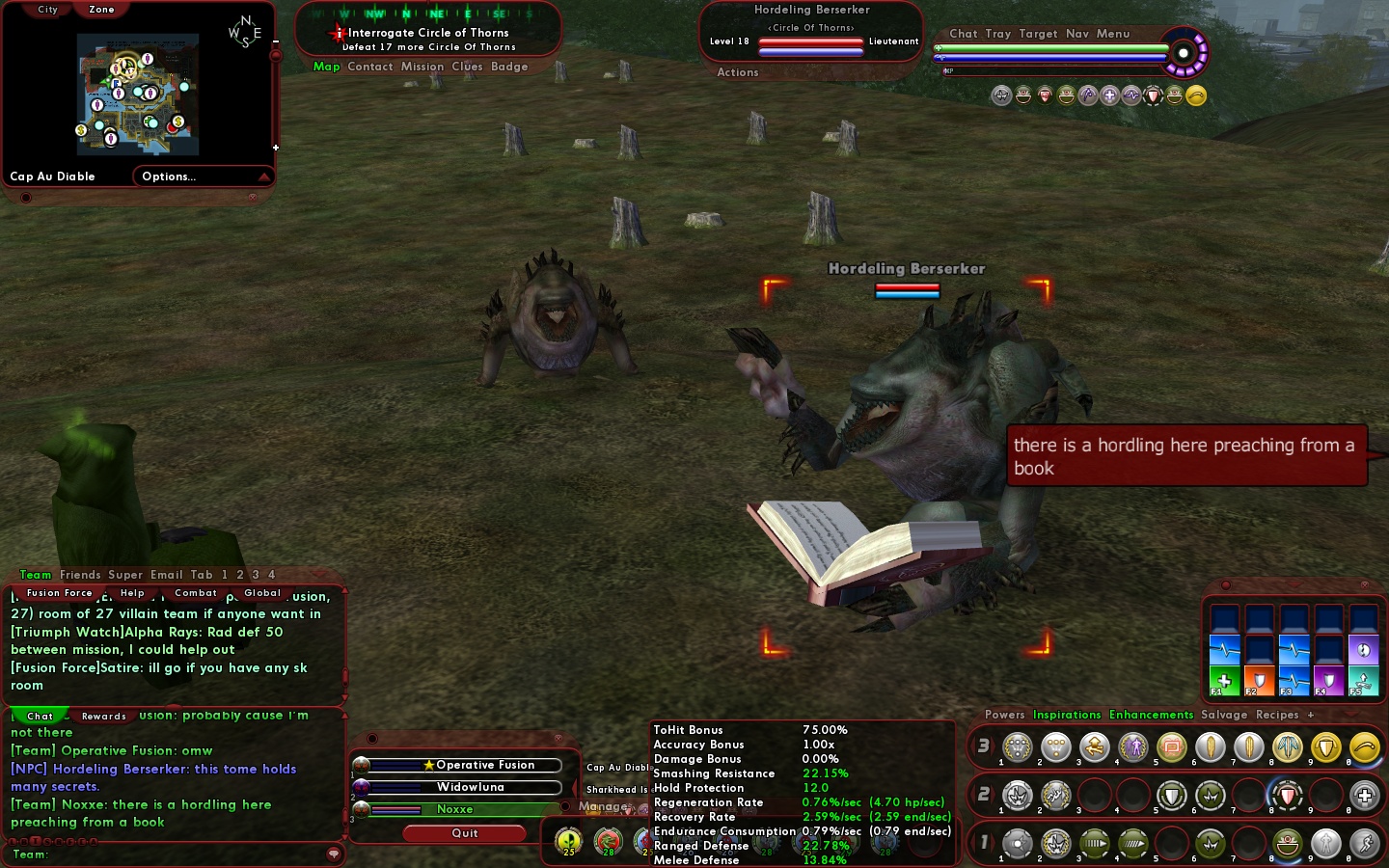The image size is (1389, 868).
Task: Open the main Menu from top bar
Action: pyautogui.click(x=1113, y=34)
